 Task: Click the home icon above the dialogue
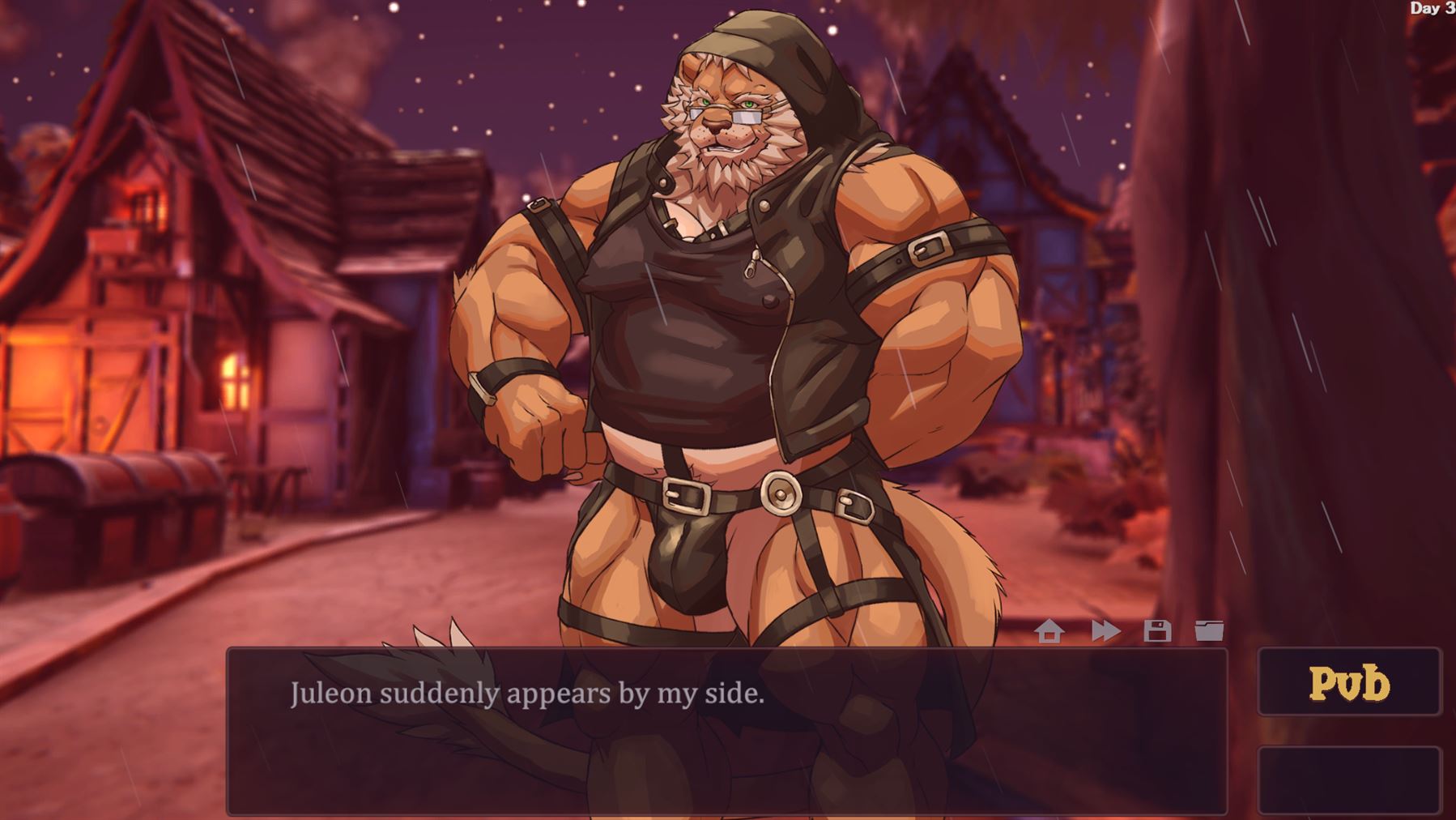coord(1049,630)
